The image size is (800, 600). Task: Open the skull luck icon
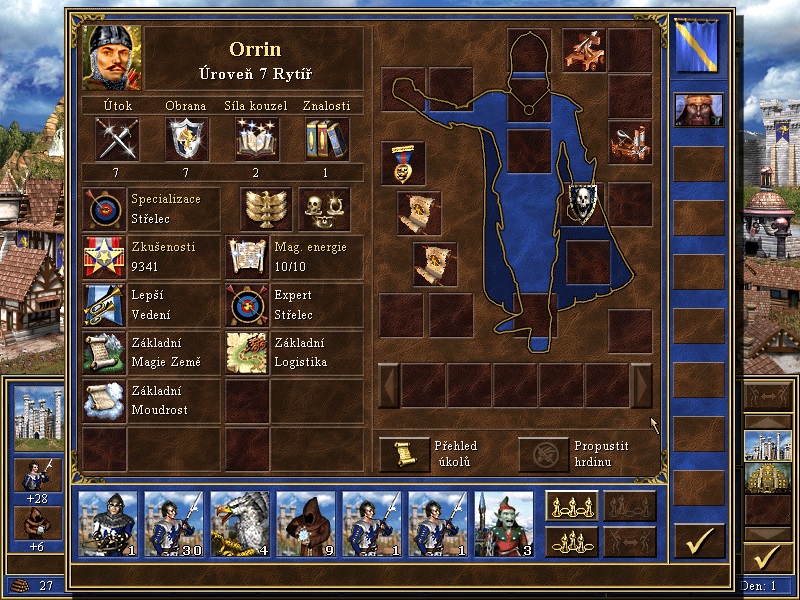click(x=324, y=209)
